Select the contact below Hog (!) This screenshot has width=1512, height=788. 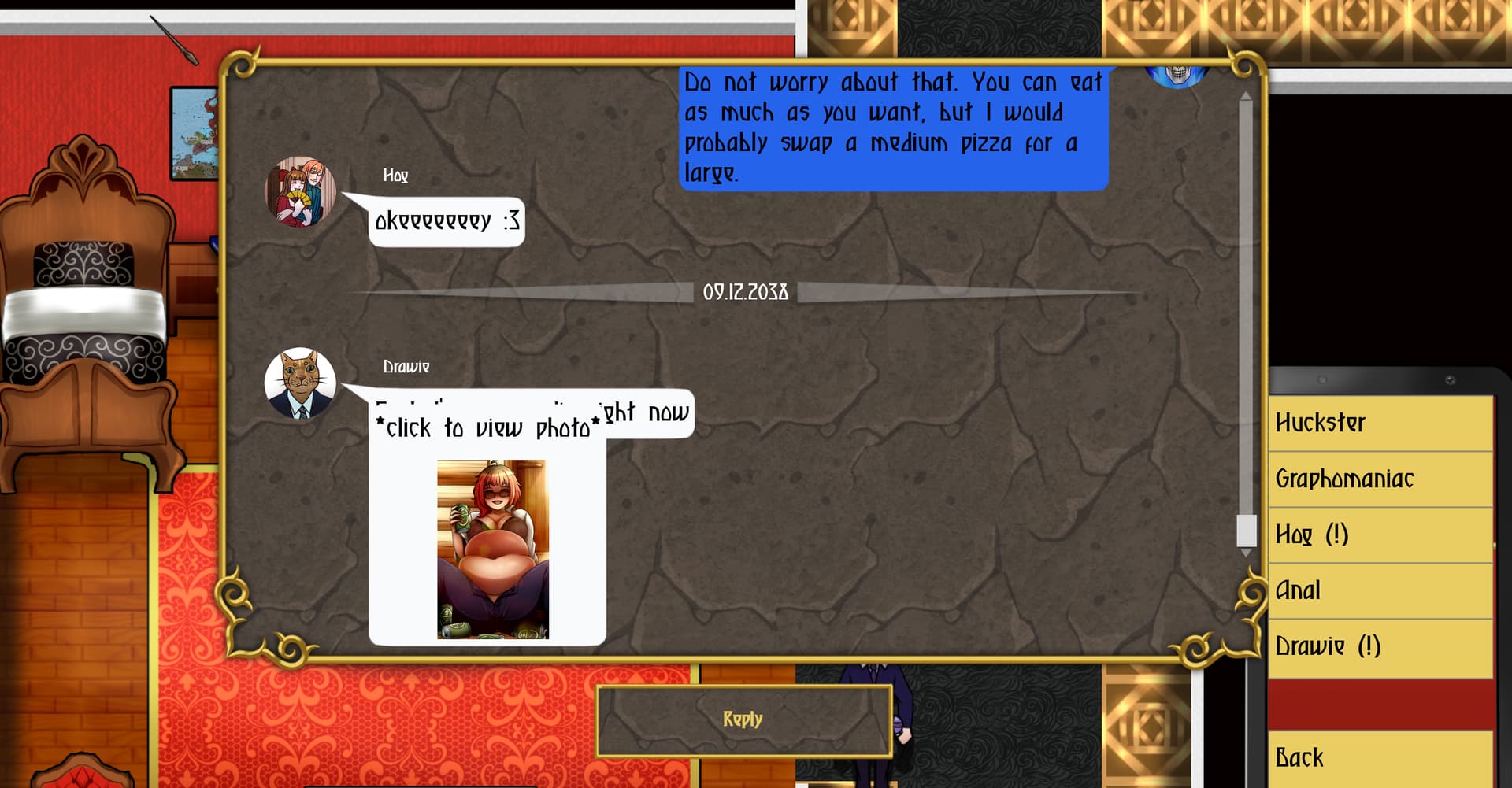1380,591
